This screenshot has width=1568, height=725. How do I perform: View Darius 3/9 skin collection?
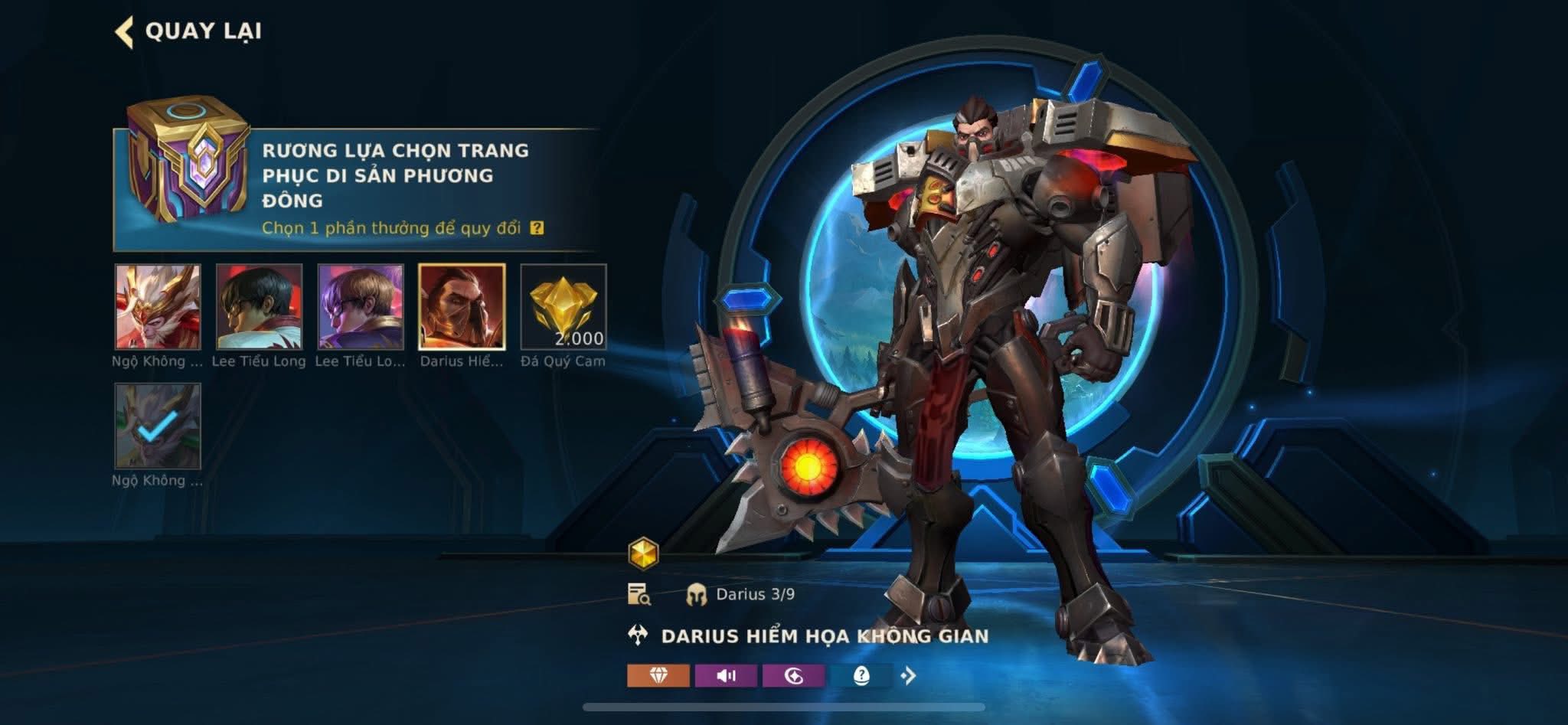click(x=741, y=594)
